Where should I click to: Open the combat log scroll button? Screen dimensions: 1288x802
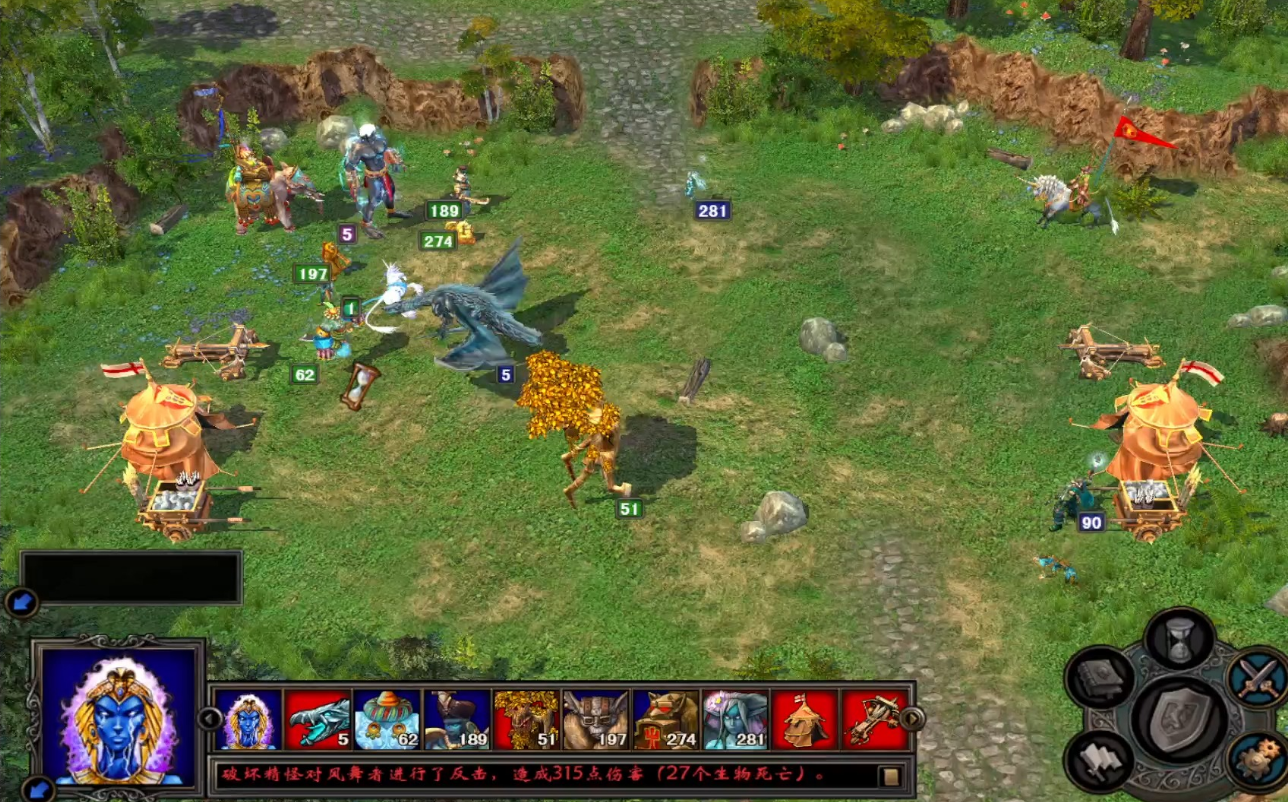click(890, 776)
